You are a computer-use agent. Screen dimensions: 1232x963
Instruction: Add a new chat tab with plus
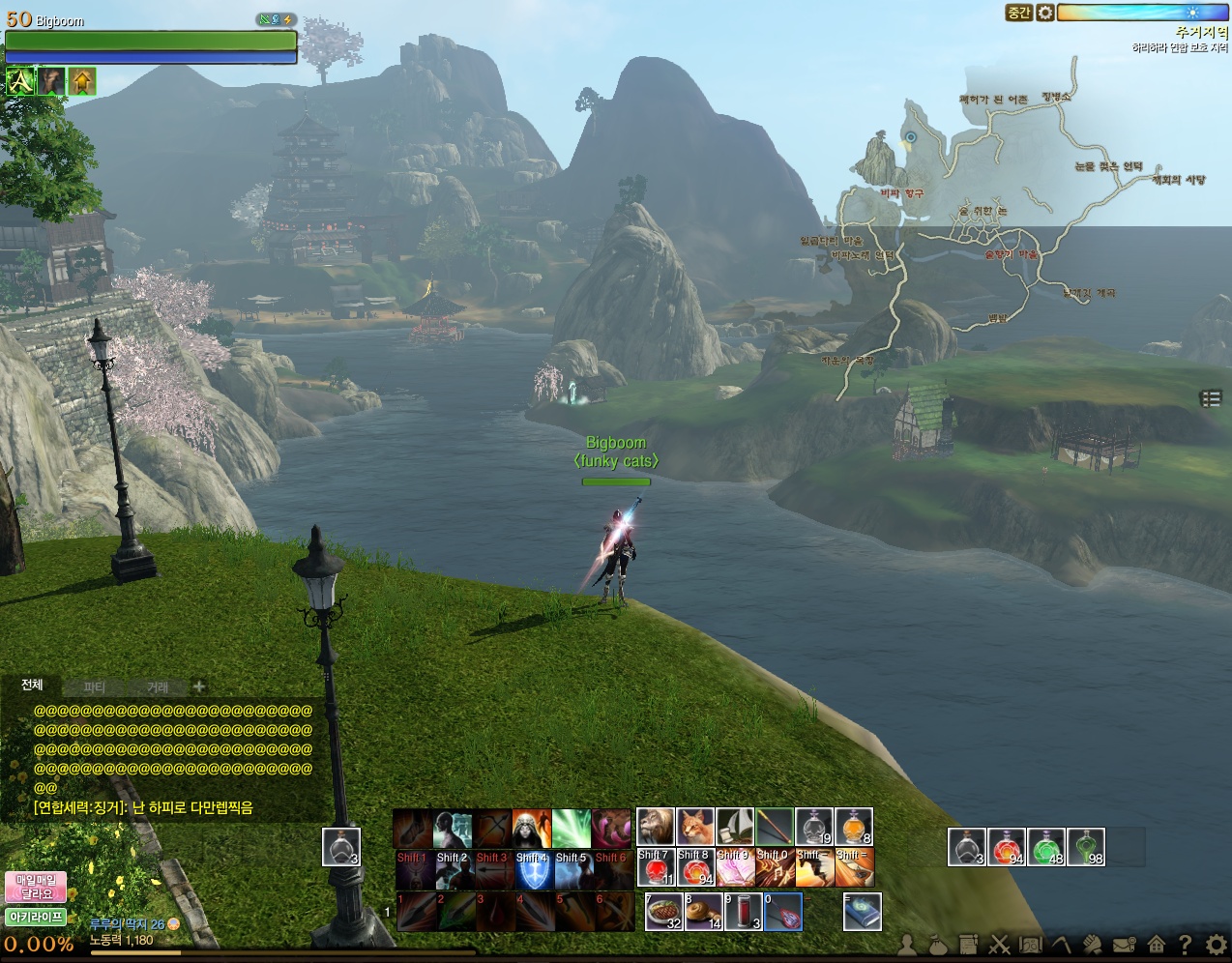[199, 686]
